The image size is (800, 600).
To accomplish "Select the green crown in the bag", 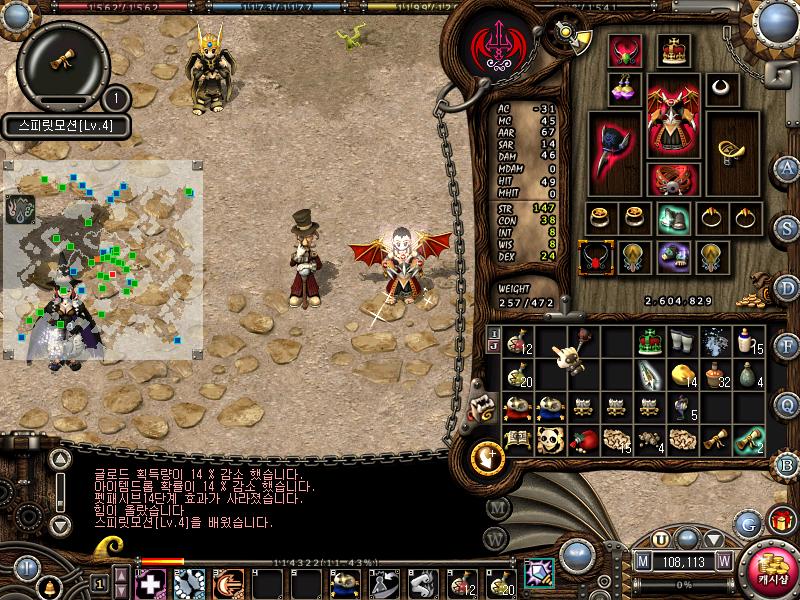I will 651,341.
